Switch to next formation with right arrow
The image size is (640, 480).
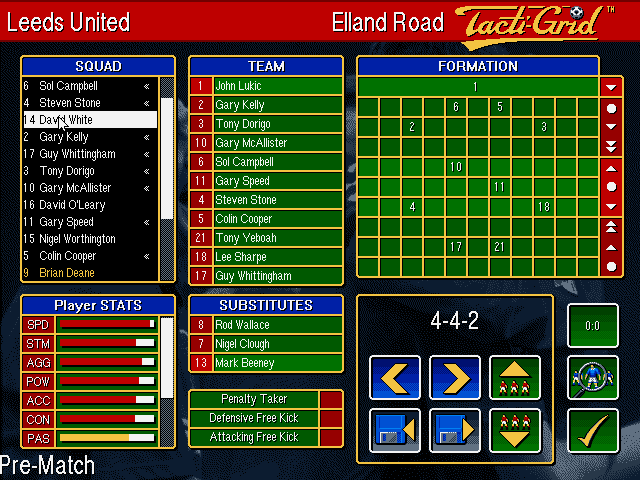(455, 378)
